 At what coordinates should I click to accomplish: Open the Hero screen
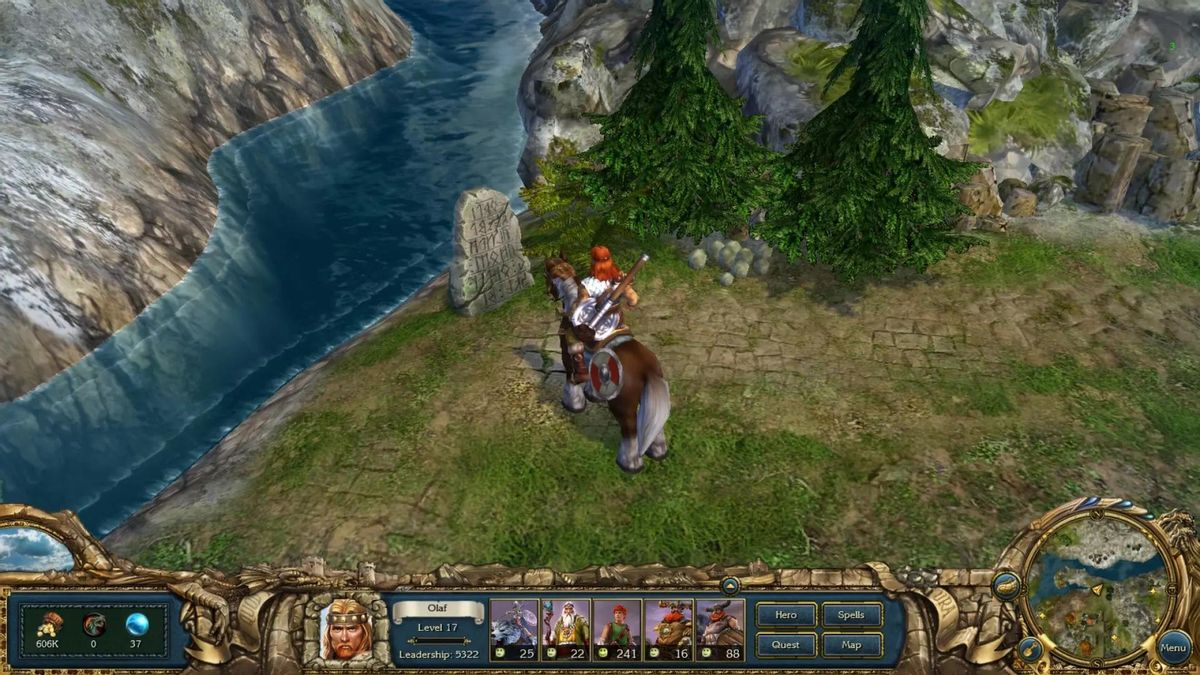(x=786, y=615)
